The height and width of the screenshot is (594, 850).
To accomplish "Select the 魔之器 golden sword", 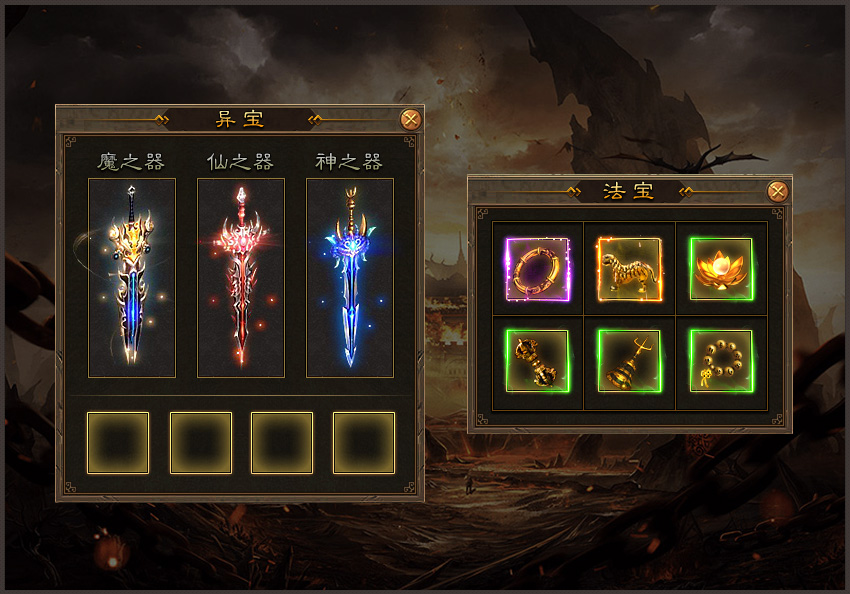I will coord(132,278).
